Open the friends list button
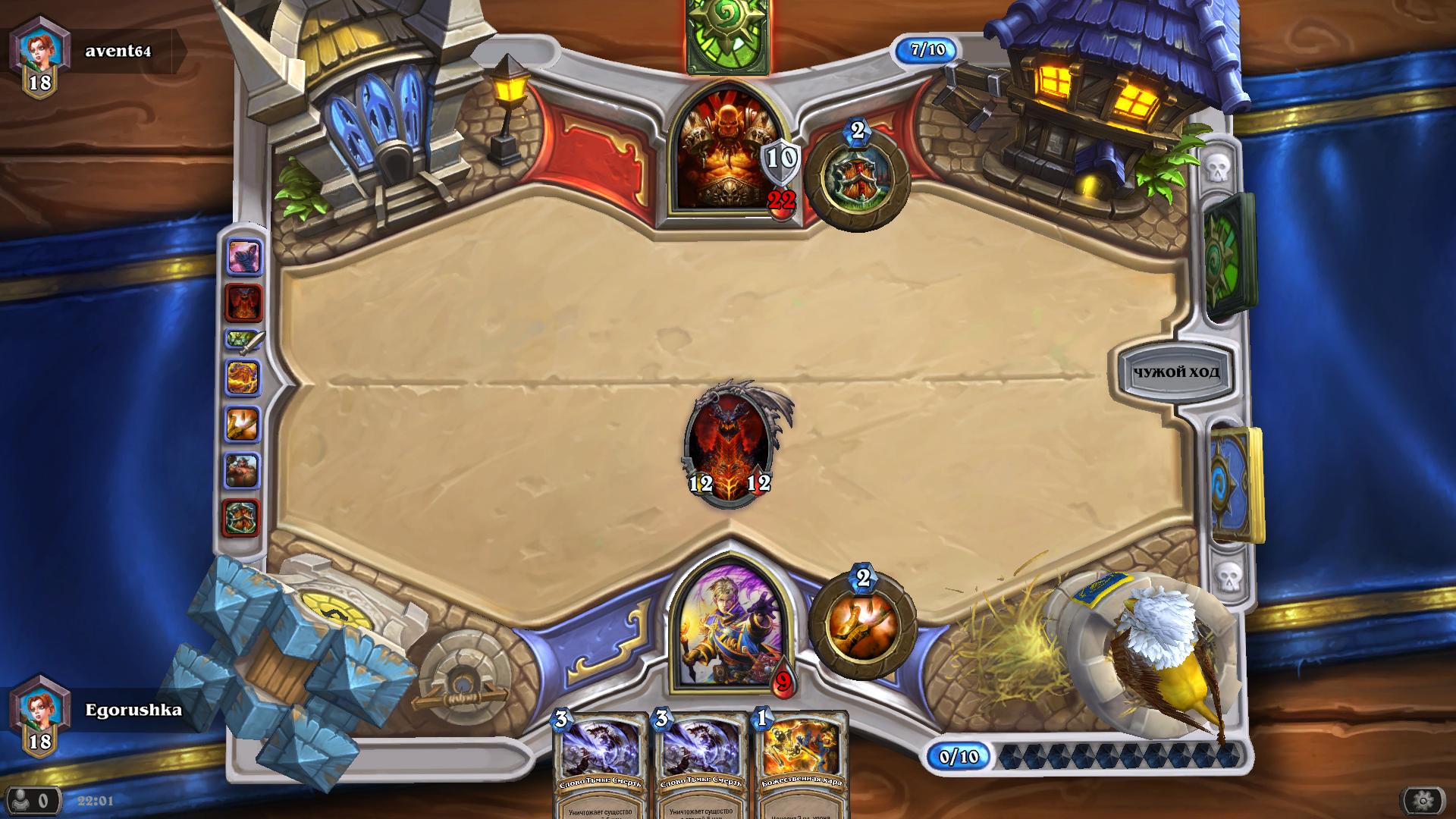The width and height of the screenshot is (1456, 819). 32,800
